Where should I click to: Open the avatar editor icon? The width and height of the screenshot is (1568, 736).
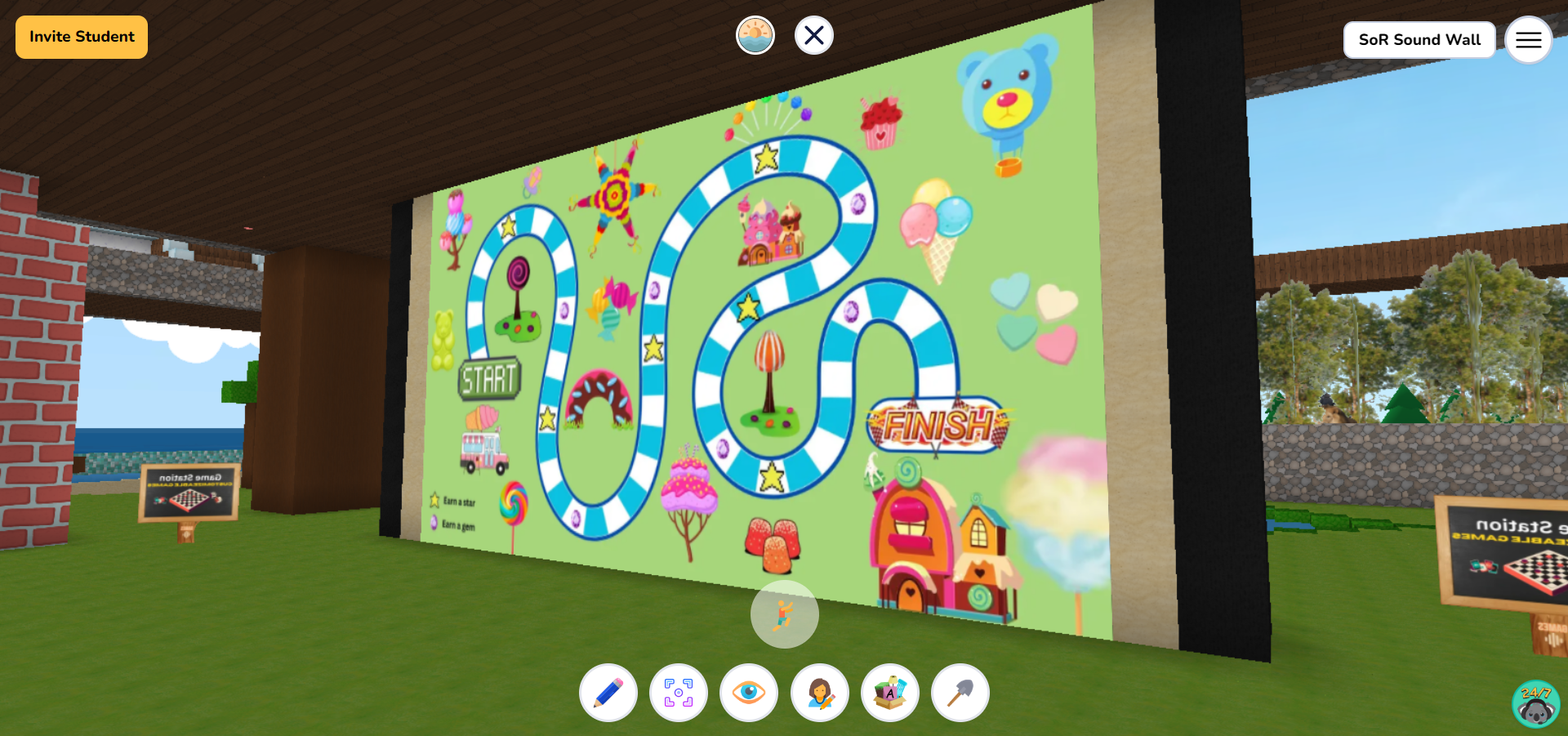tap(819, 693)
